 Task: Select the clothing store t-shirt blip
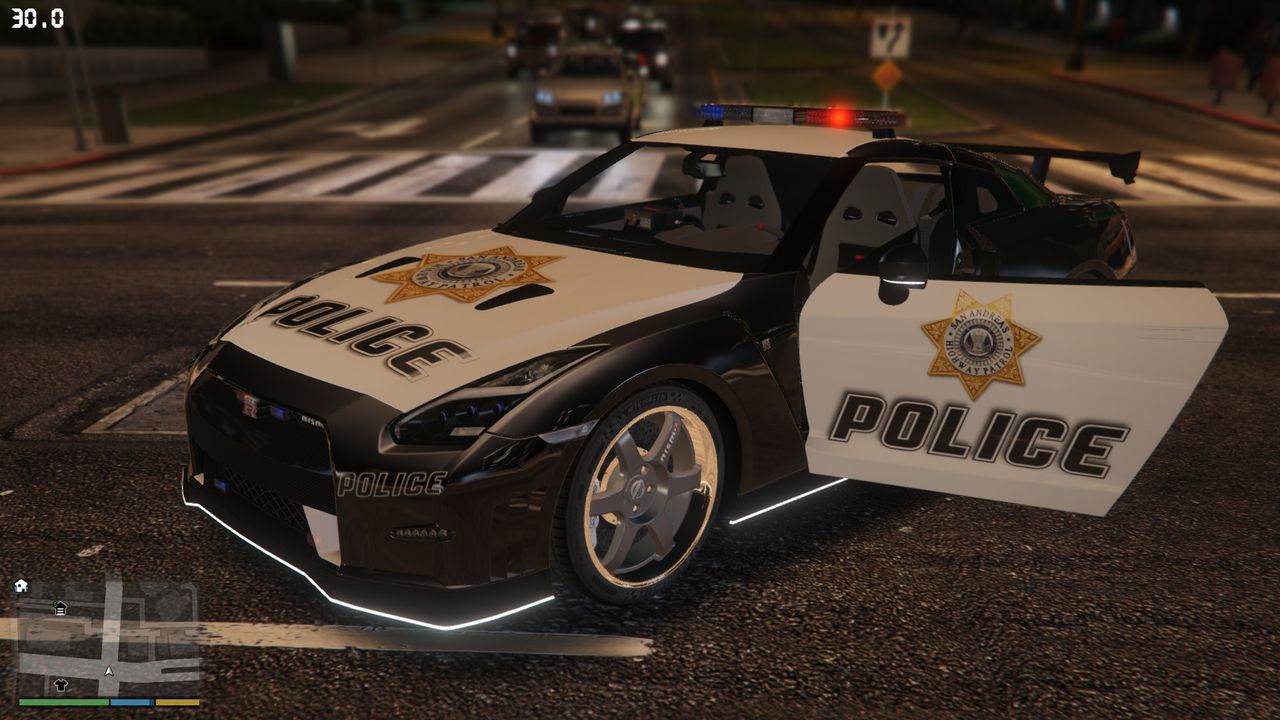tap(60, 684)
